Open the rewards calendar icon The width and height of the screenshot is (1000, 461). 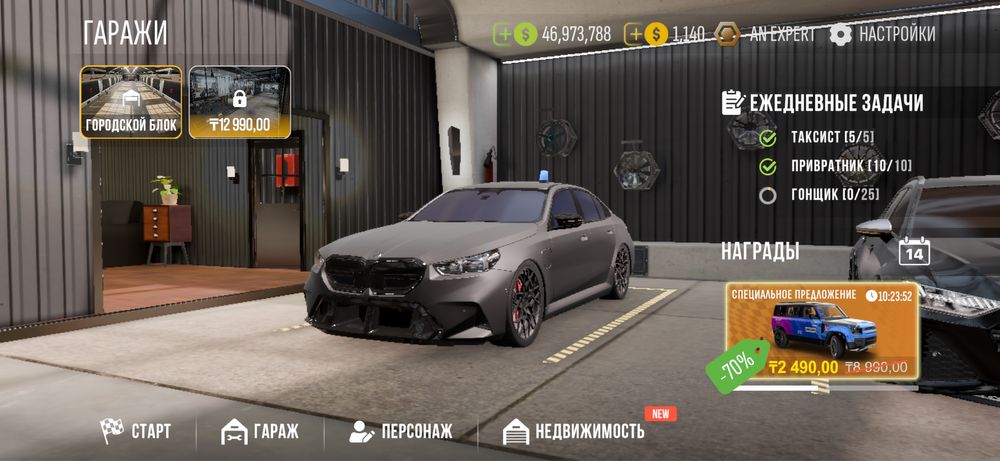pos(914,250)
